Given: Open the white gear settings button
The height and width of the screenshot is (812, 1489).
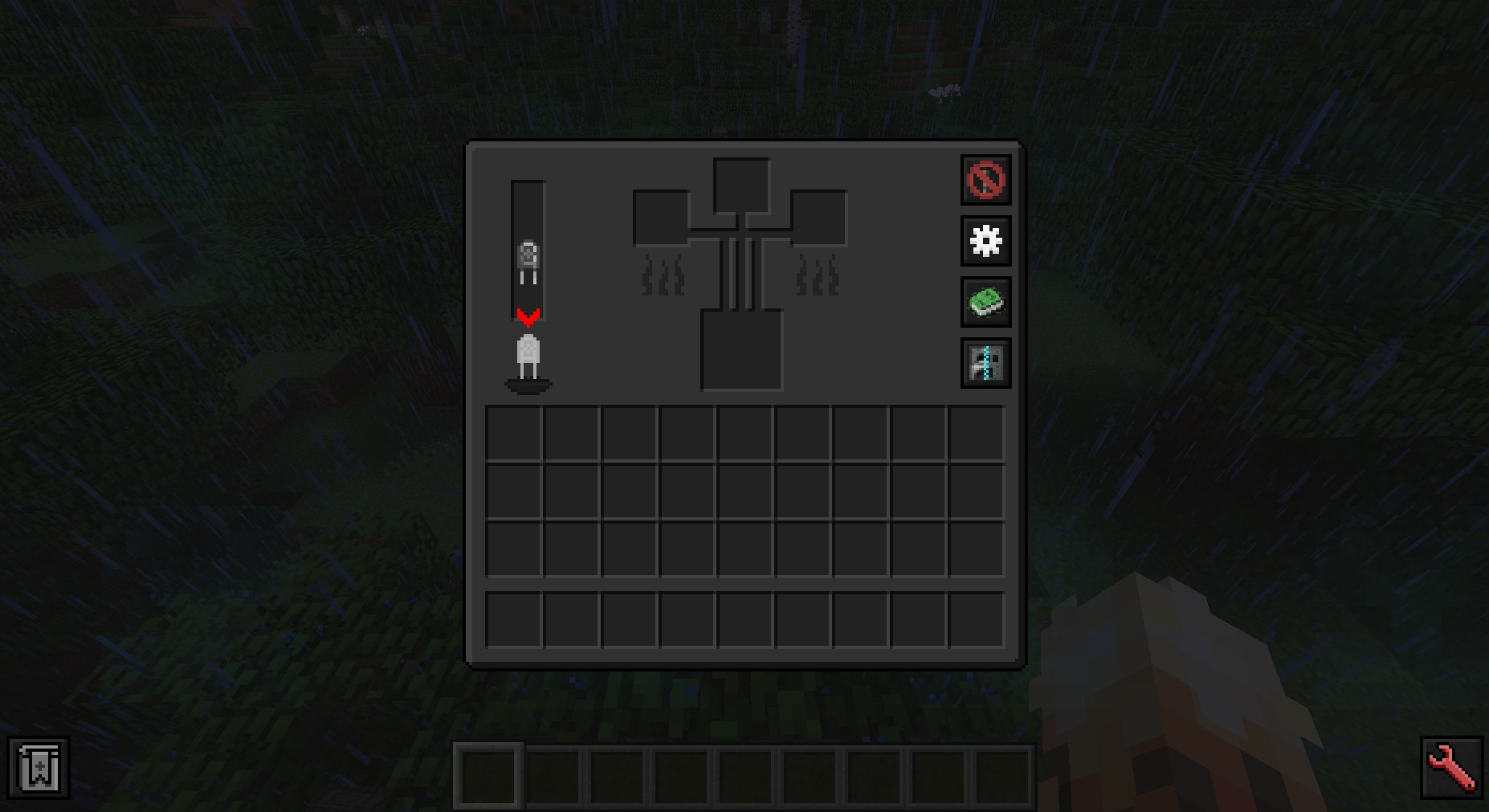Looking at the screenshot, I should coord(985,241).
